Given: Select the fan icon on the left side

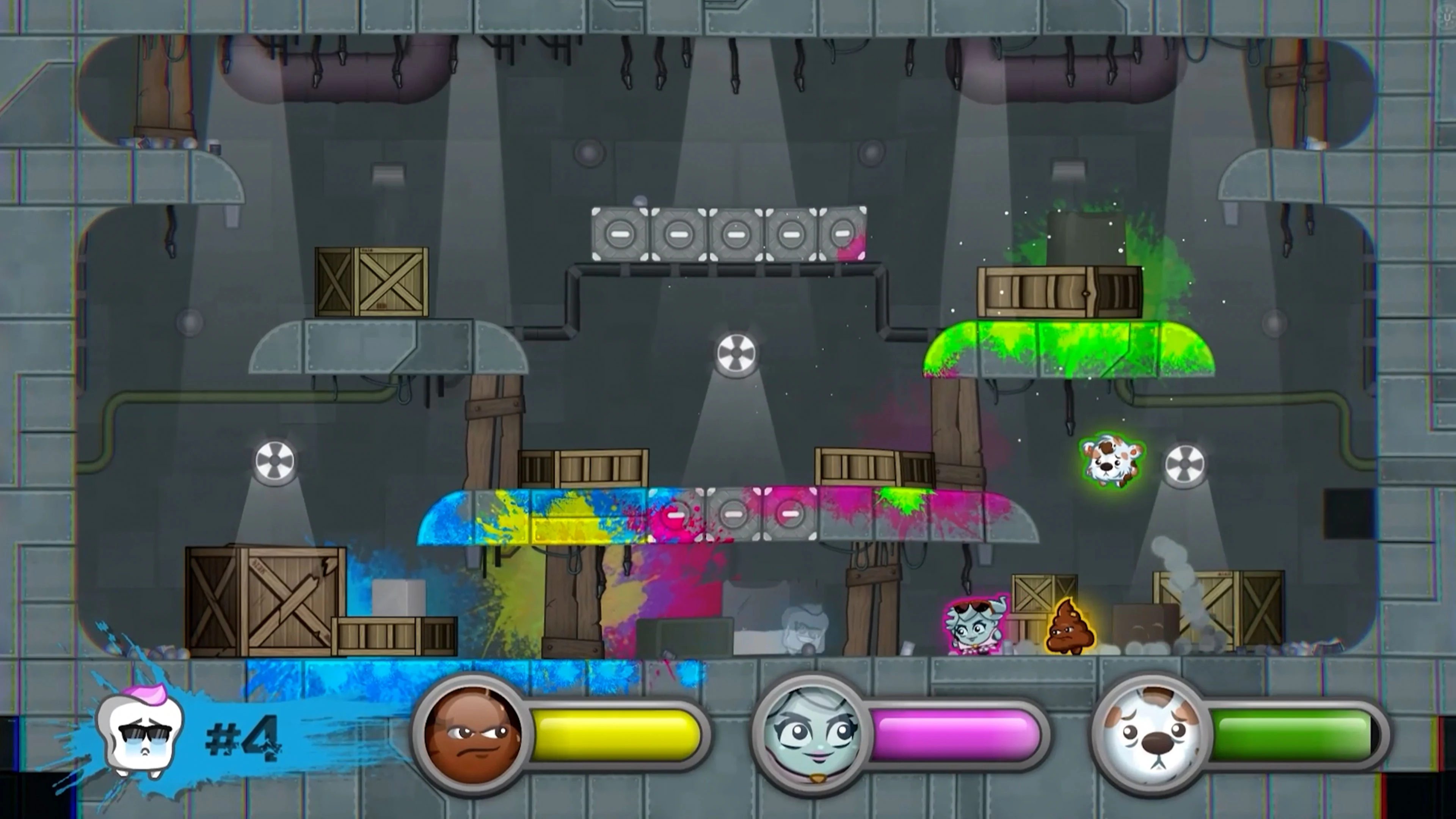Looking at the screenshot, I should tap(275, 461).
